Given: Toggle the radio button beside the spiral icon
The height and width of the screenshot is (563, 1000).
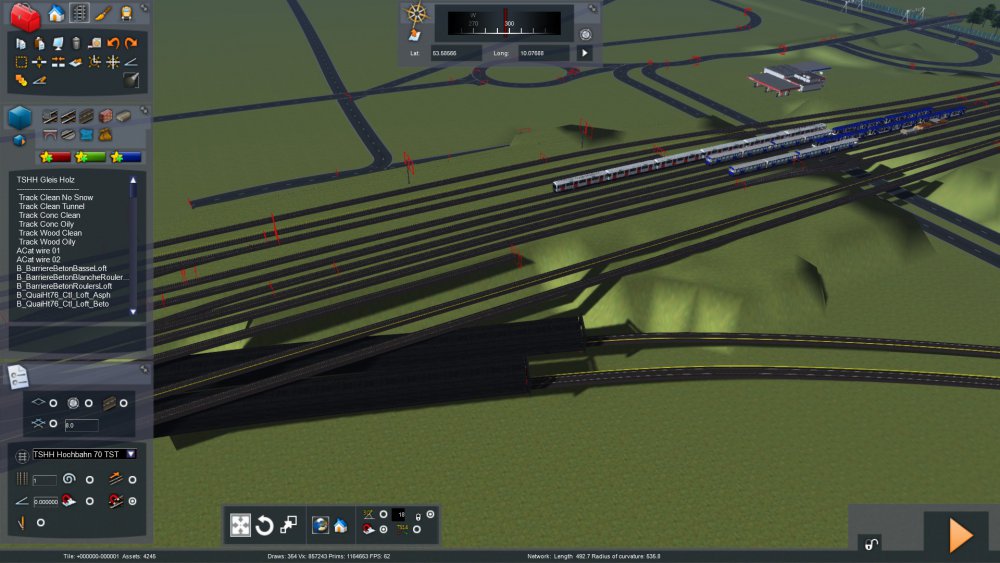Looking at the screenshot, I should point(89,480).
